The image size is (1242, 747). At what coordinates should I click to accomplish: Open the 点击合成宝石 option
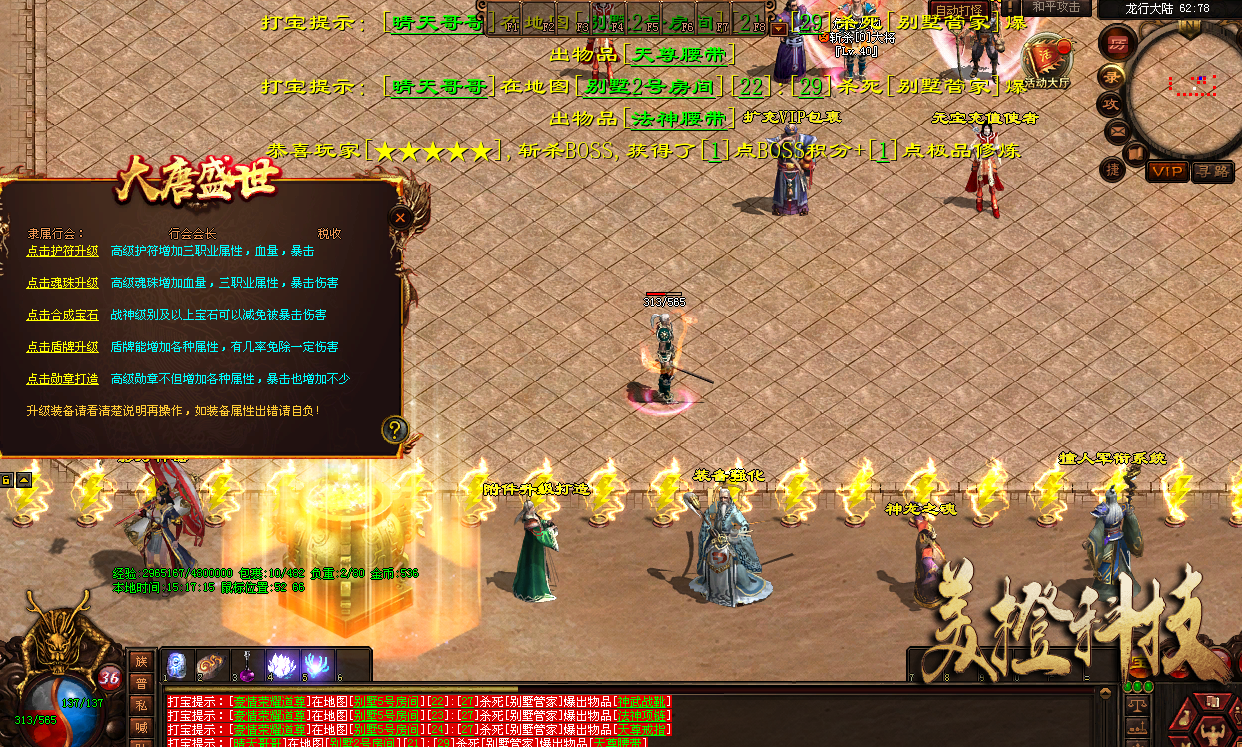(62, 315)
